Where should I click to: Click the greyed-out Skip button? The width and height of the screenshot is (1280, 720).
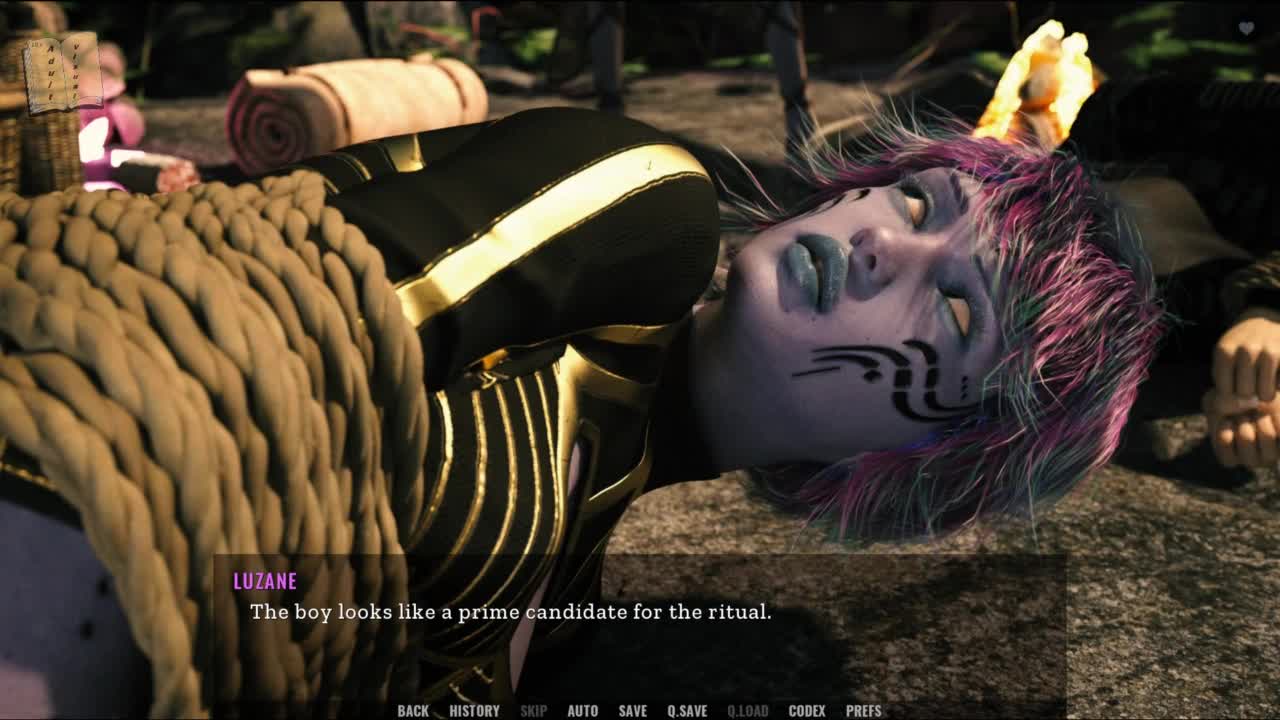pyautogui.click(x=533, y=711)
